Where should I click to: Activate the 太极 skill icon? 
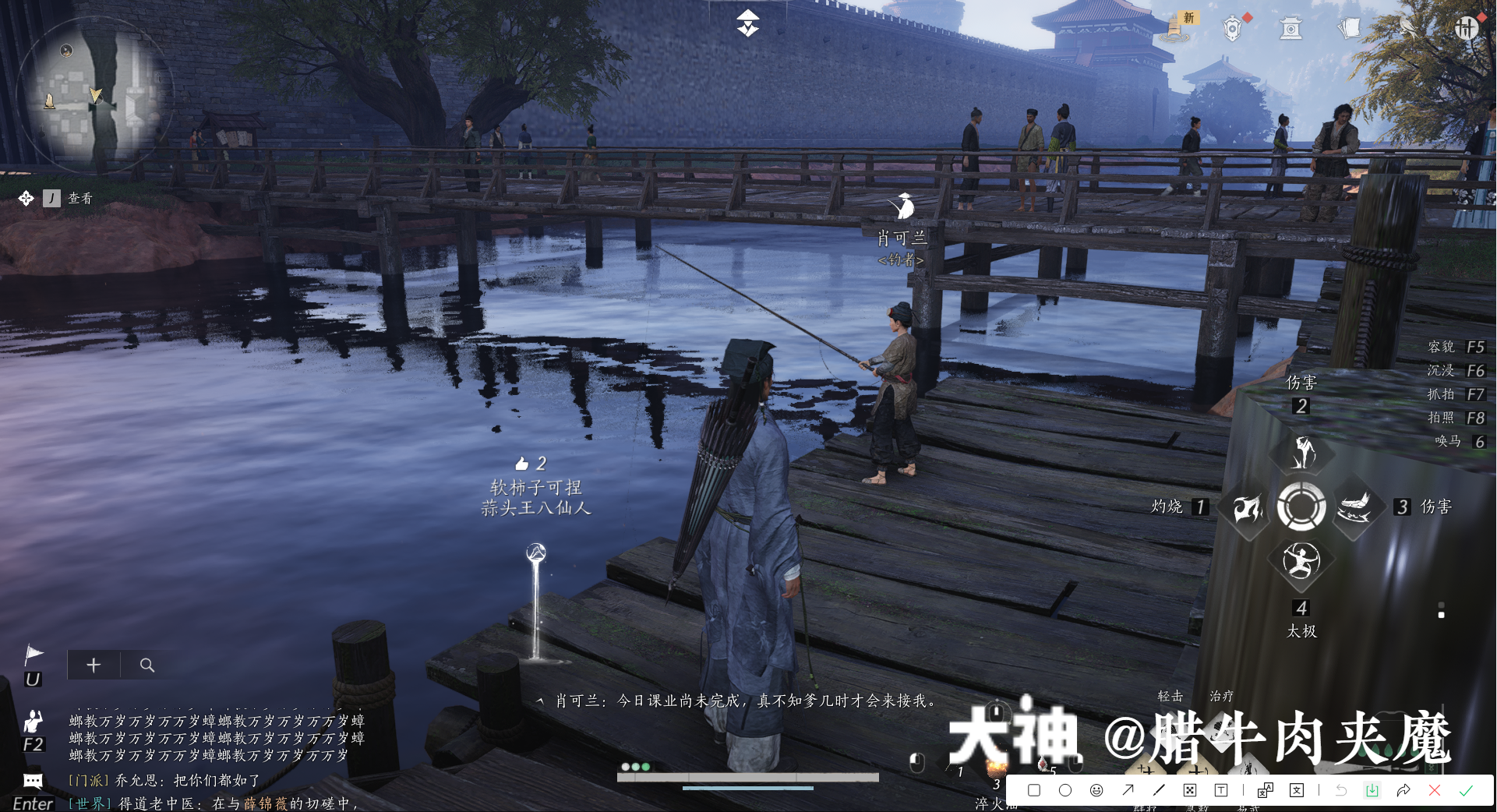coord(1301,560)
